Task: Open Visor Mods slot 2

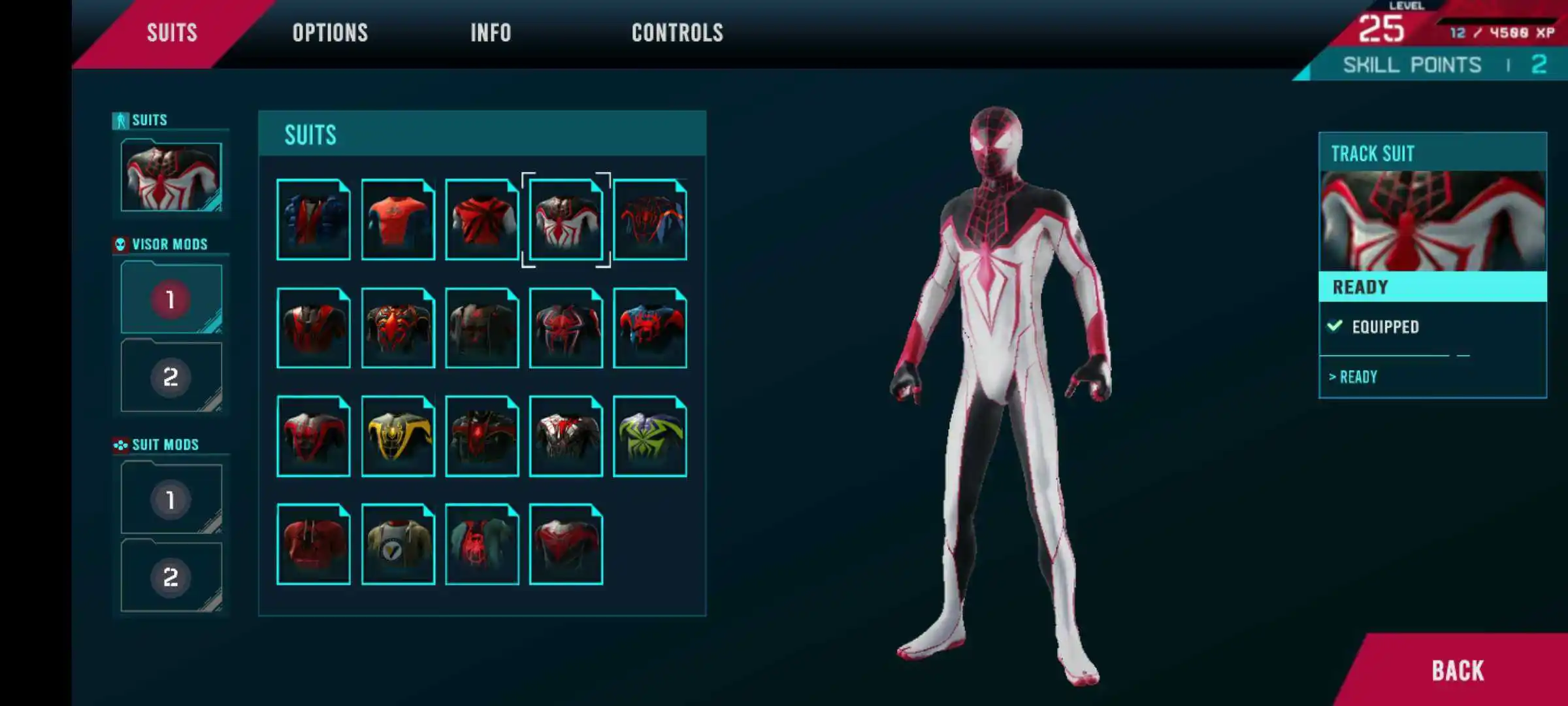Action: [171, 377]
